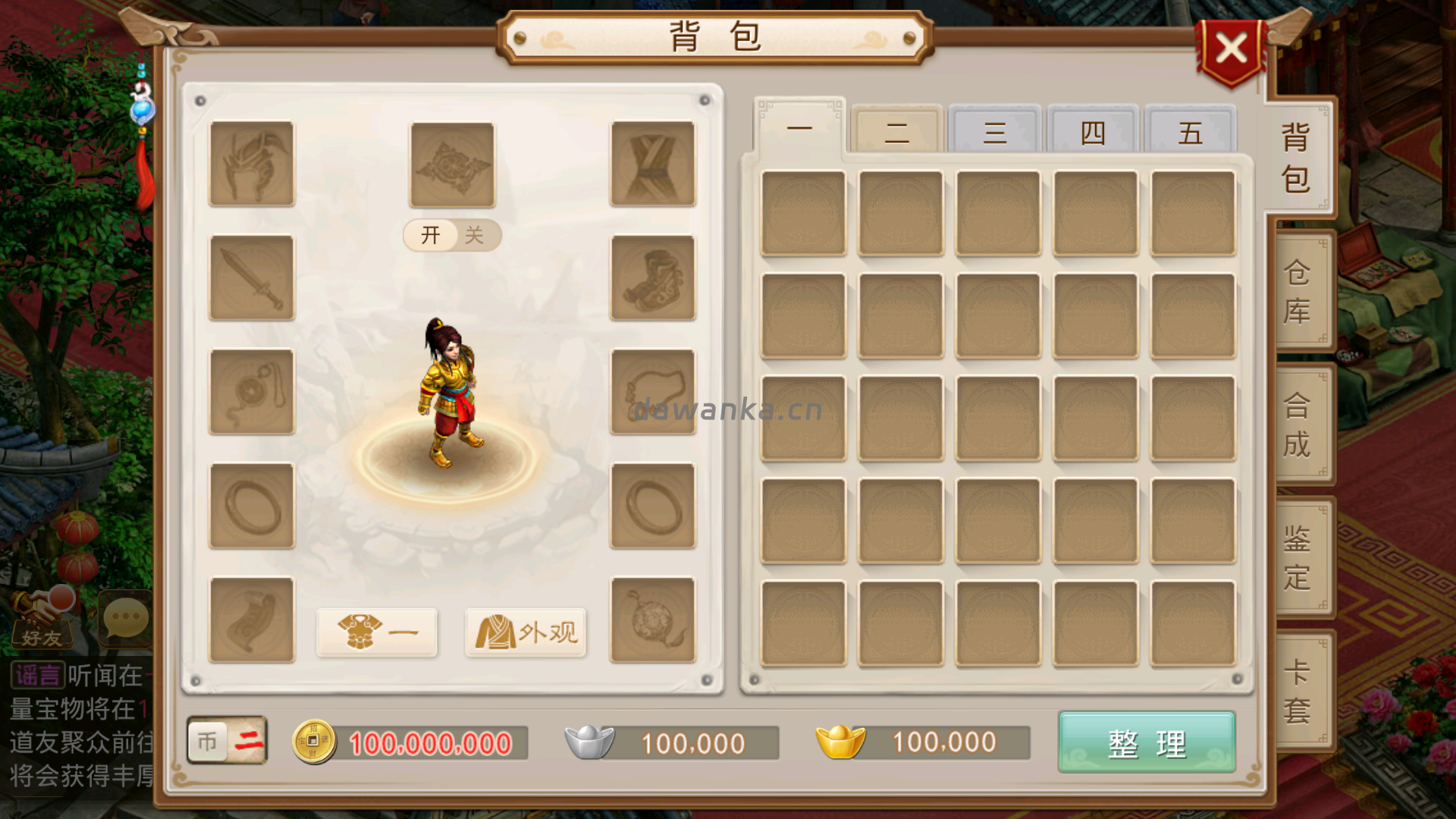Open the 外观 appearance button

(526, 632)
